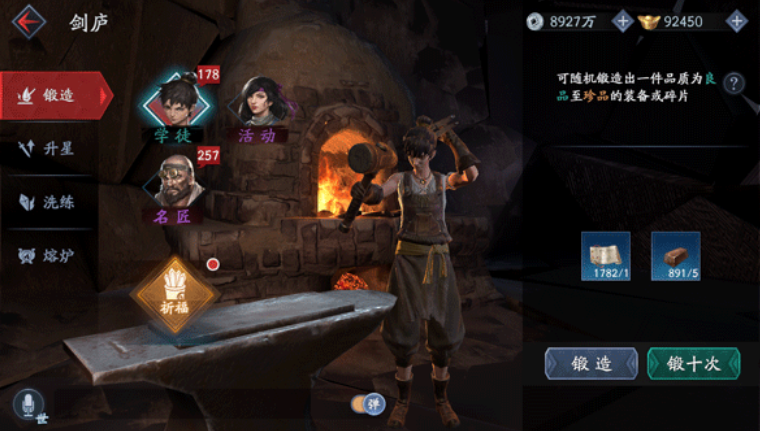This screenshot has width=760, height=431.
Task: Open the 升星 star upgrade tab
Action: coord(55,149)
